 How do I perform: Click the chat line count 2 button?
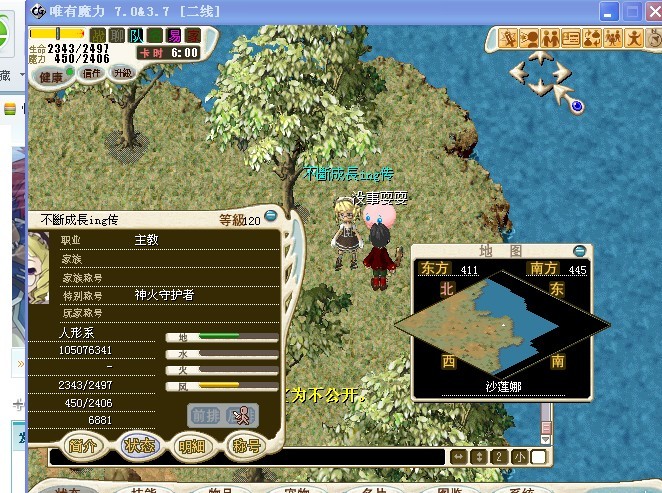[499, 457]
